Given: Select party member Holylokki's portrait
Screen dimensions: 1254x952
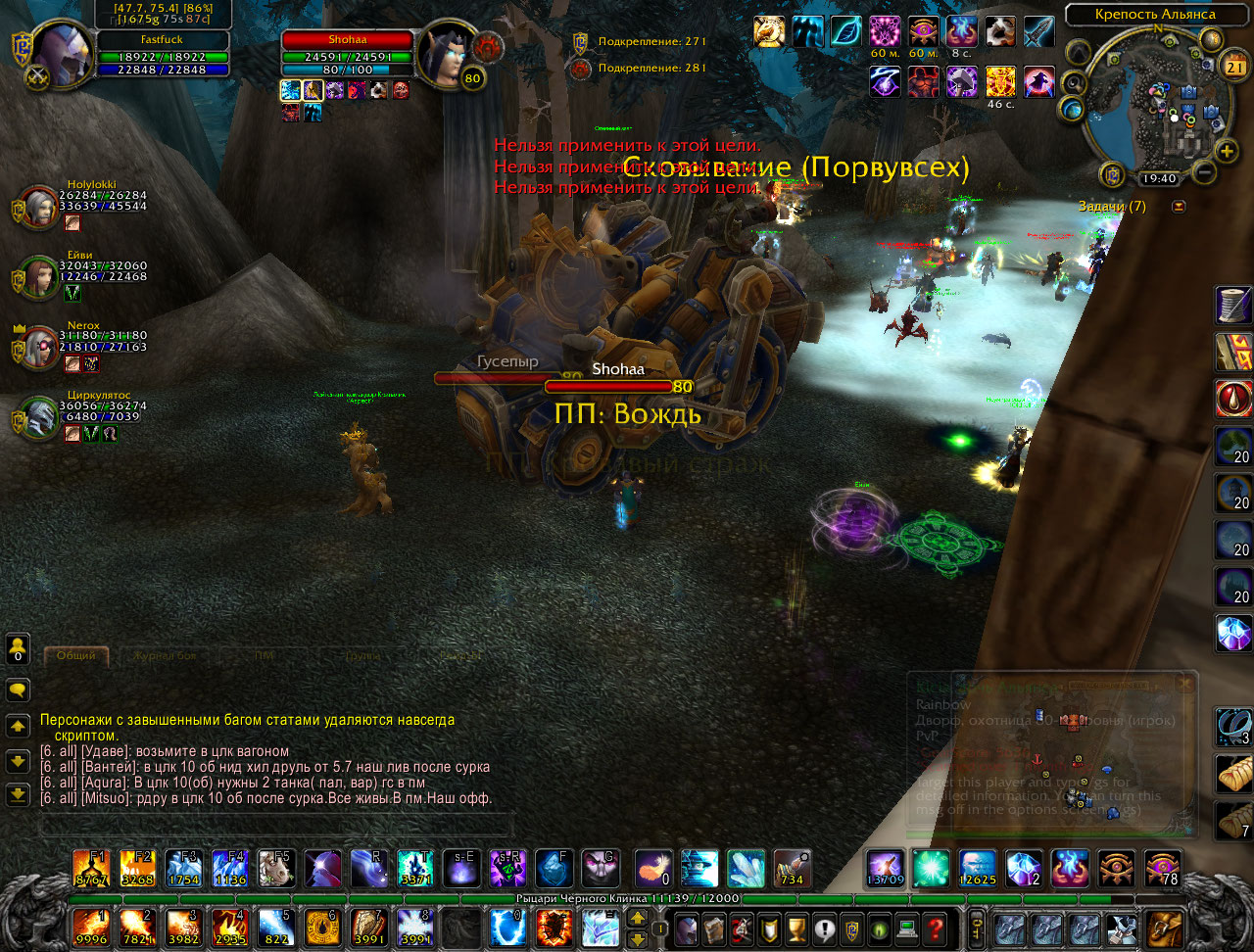Looking at the screenshot, I should (x=39, y=207).
